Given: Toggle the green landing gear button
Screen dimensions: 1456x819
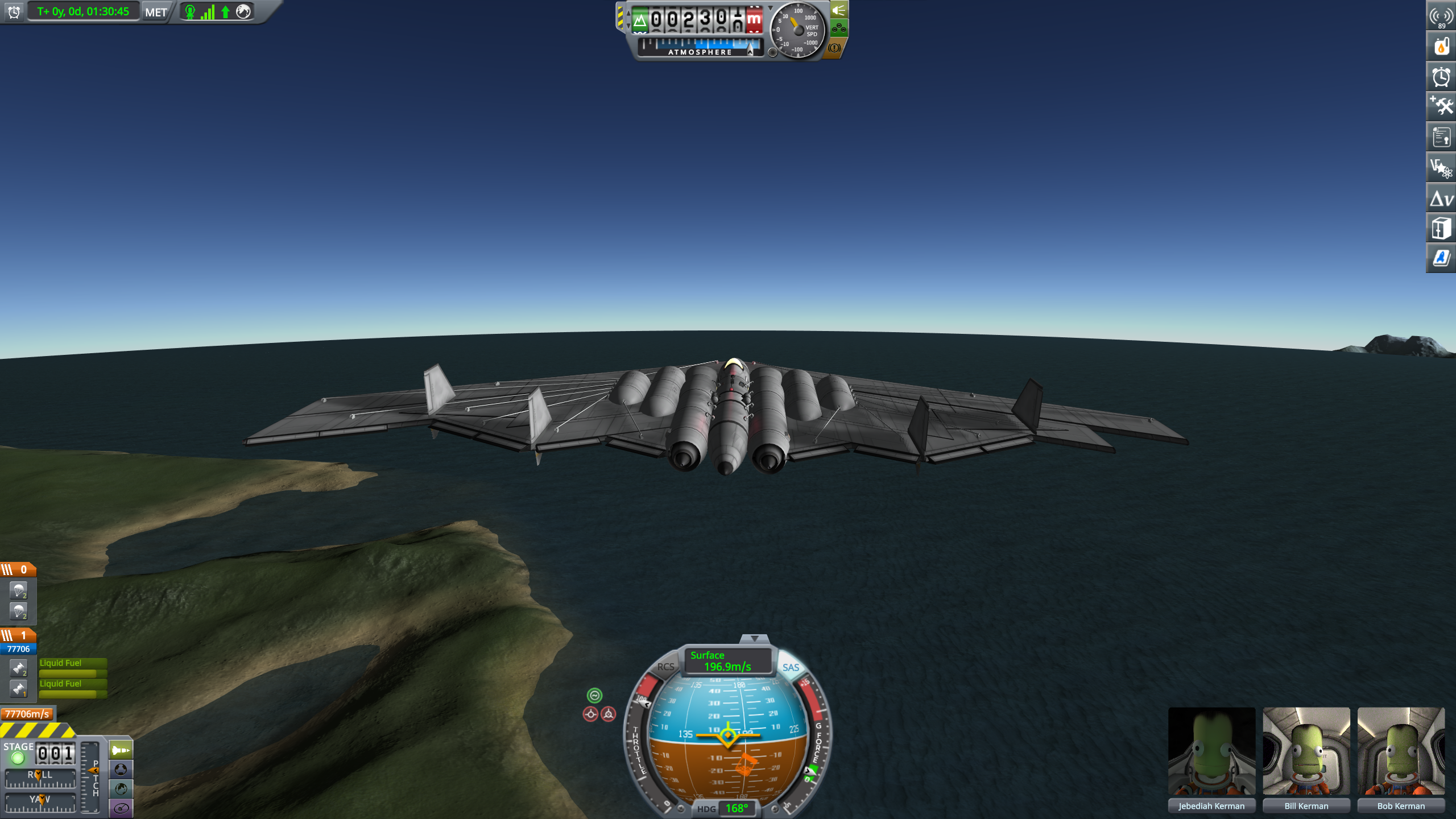Looking at the screenshot, I should click(x=839, y=28).
